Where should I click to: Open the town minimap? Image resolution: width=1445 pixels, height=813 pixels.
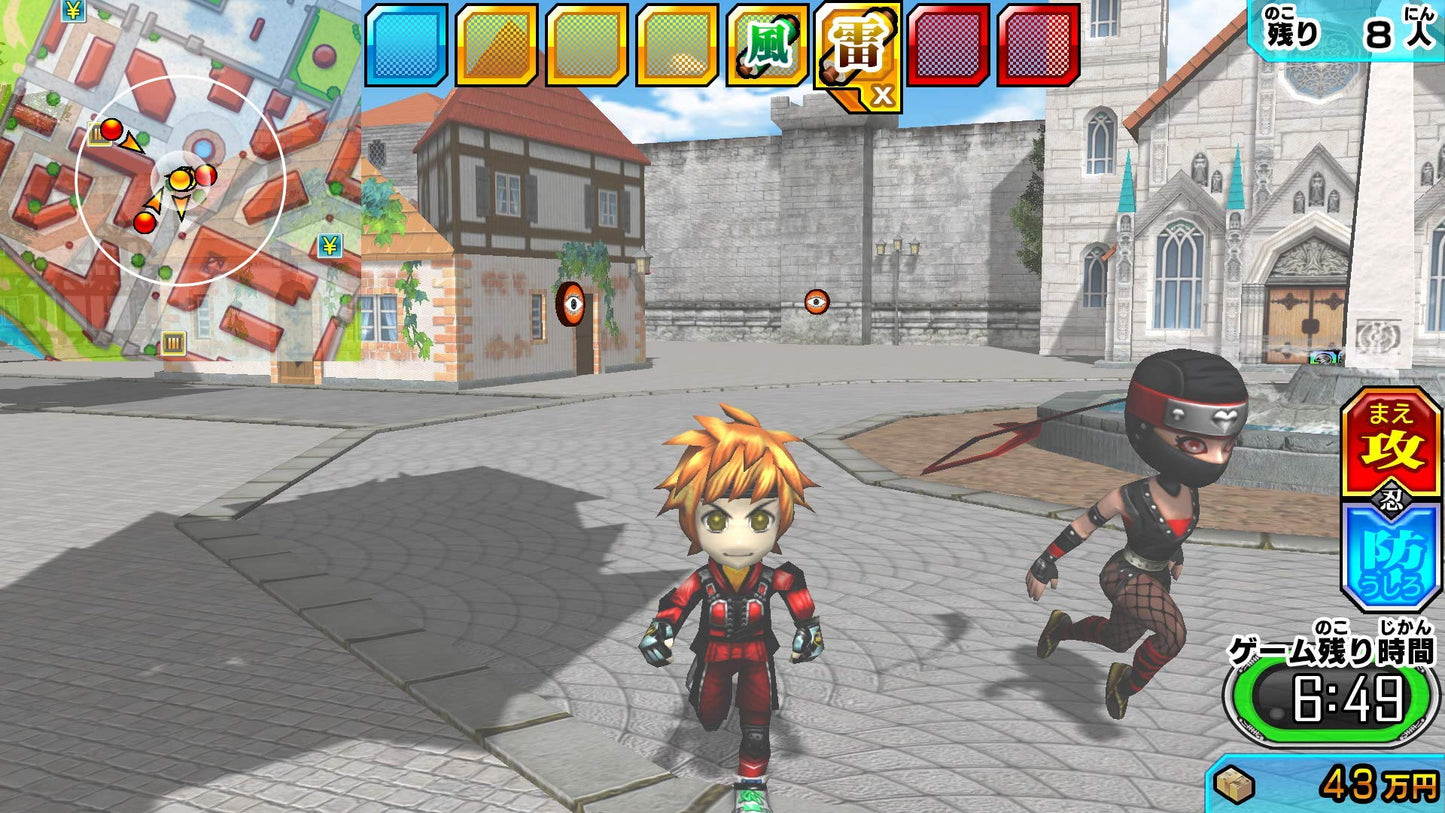tap(180, 180)
